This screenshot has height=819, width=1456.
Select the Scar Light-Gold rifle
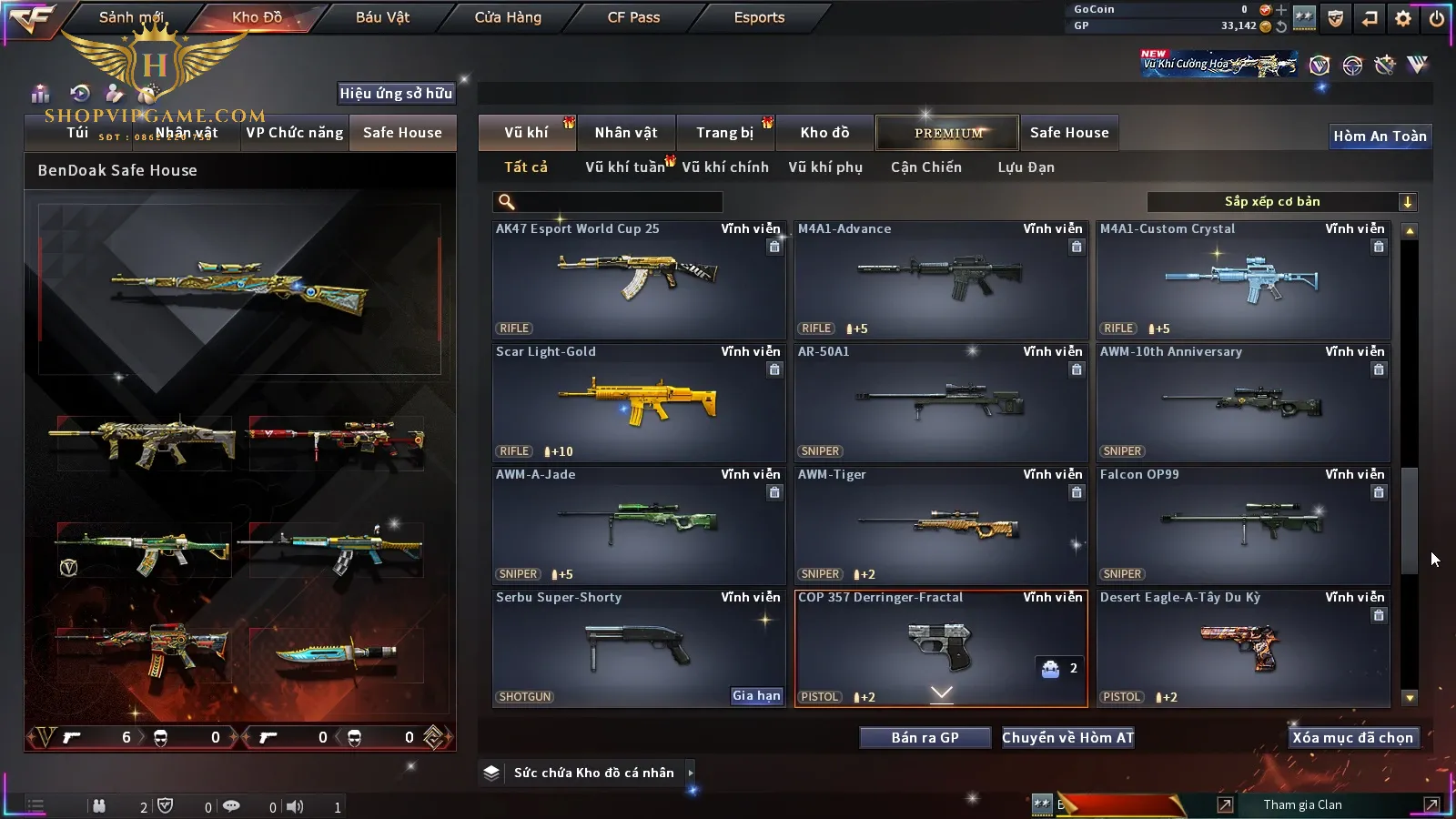tap(639, 402)
